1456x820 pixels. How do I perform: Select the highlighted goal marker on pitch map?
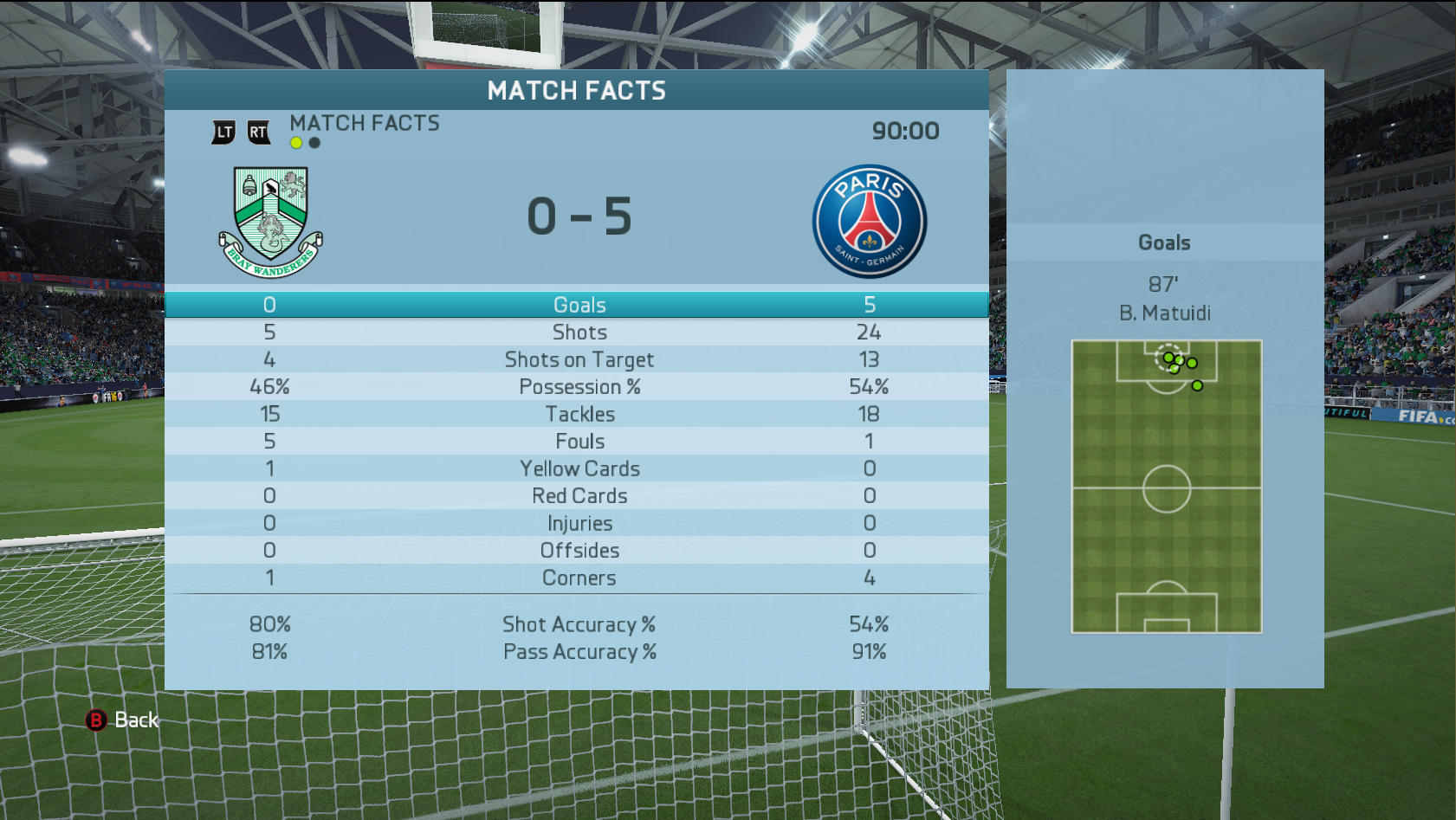point(1168,357)
